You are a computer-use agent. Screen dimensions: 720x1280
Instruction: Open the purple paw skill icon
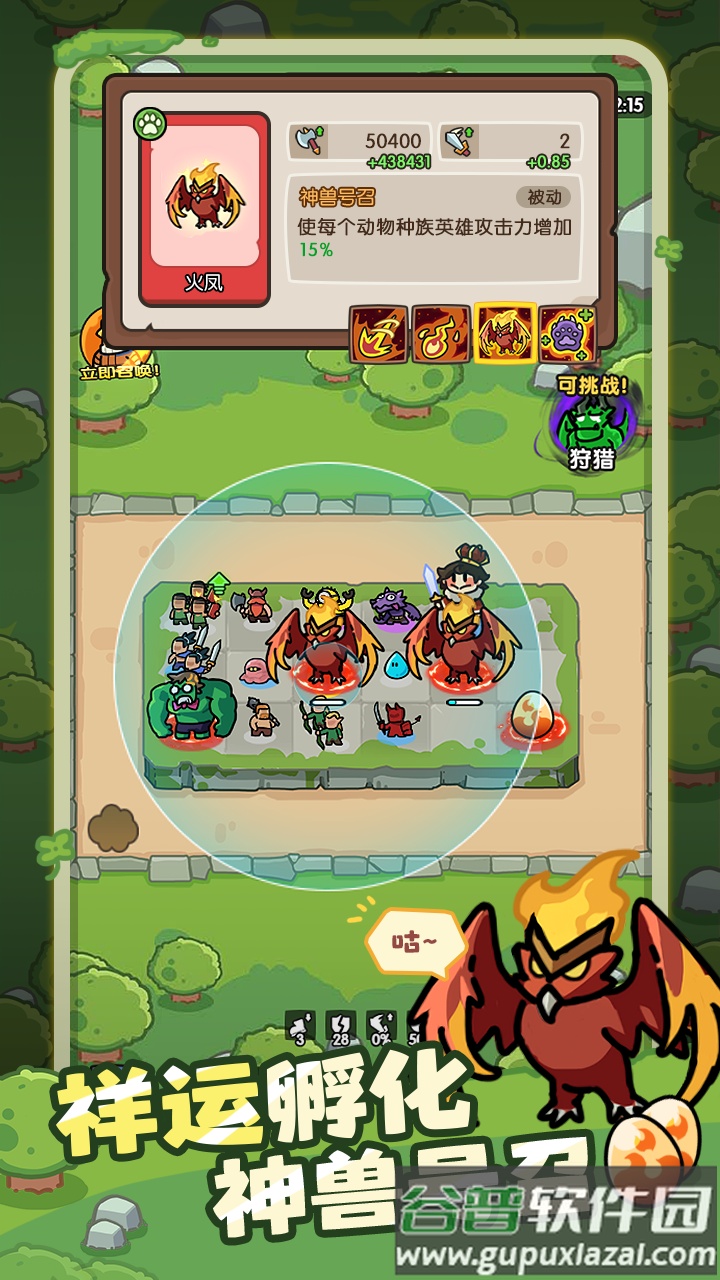567,334
